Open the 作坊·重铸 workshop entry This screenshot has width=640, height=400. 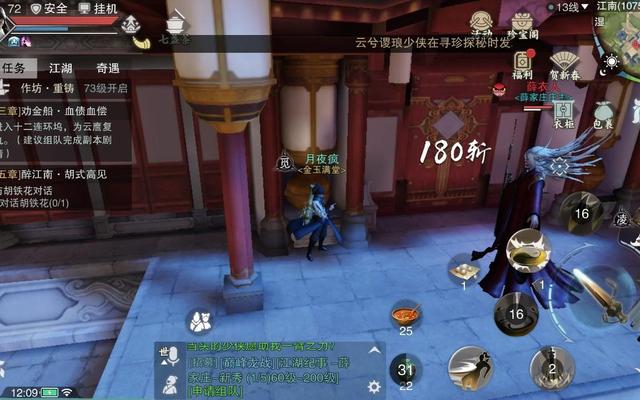click(41, 87)
